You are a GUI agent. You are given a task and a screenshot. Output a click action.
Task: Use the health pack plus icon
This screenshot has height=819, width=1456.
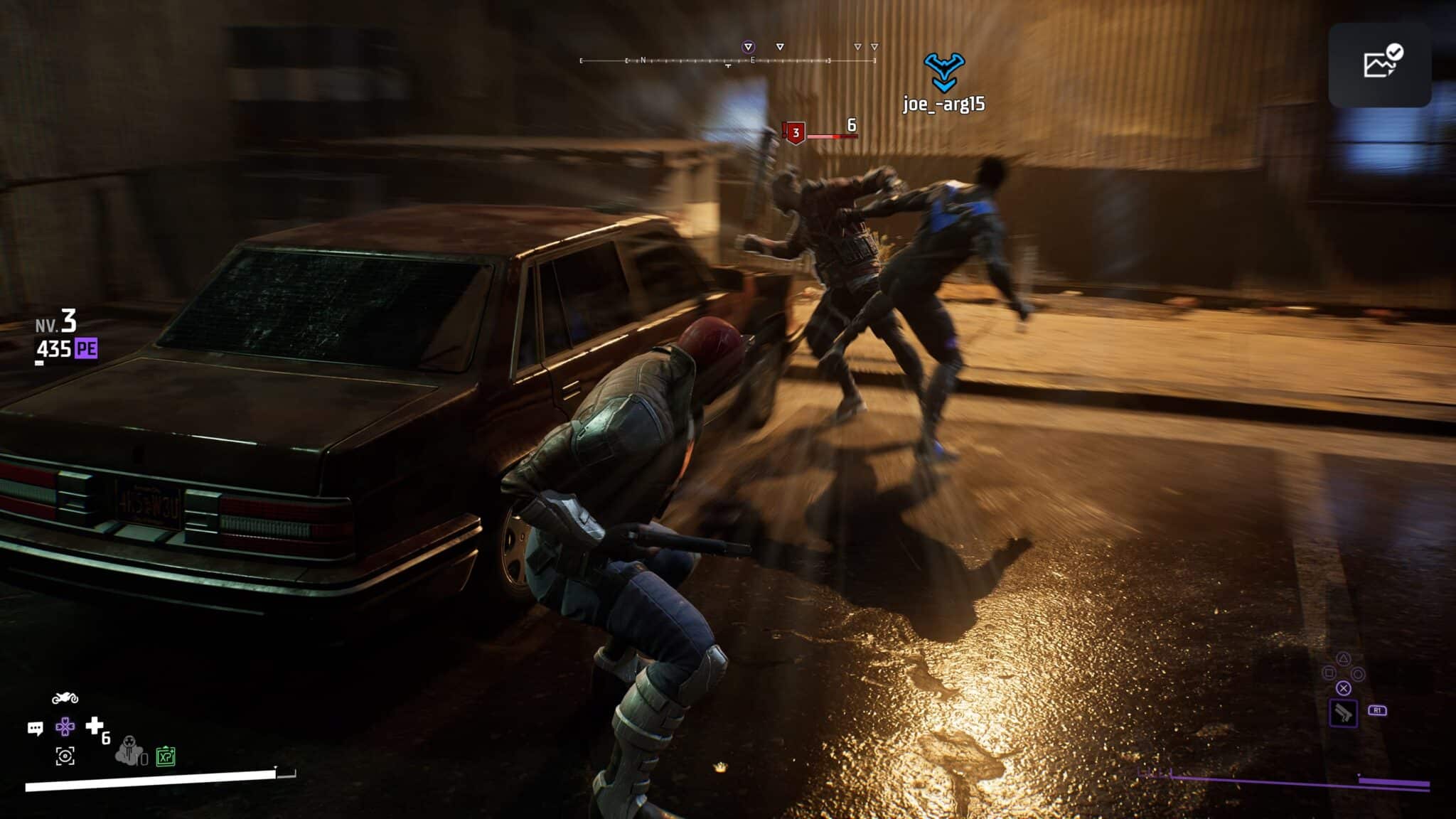[x=95, y=725]
